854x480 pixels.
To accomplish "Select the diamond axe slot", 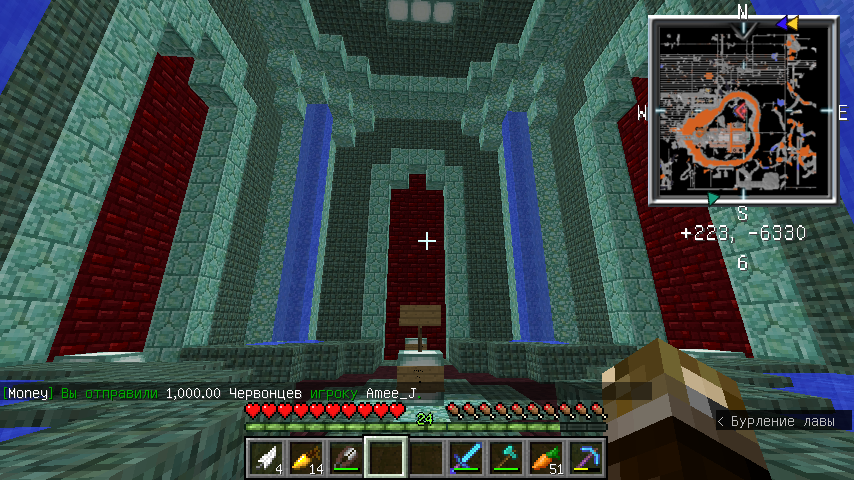I will [x=505, y=458].
